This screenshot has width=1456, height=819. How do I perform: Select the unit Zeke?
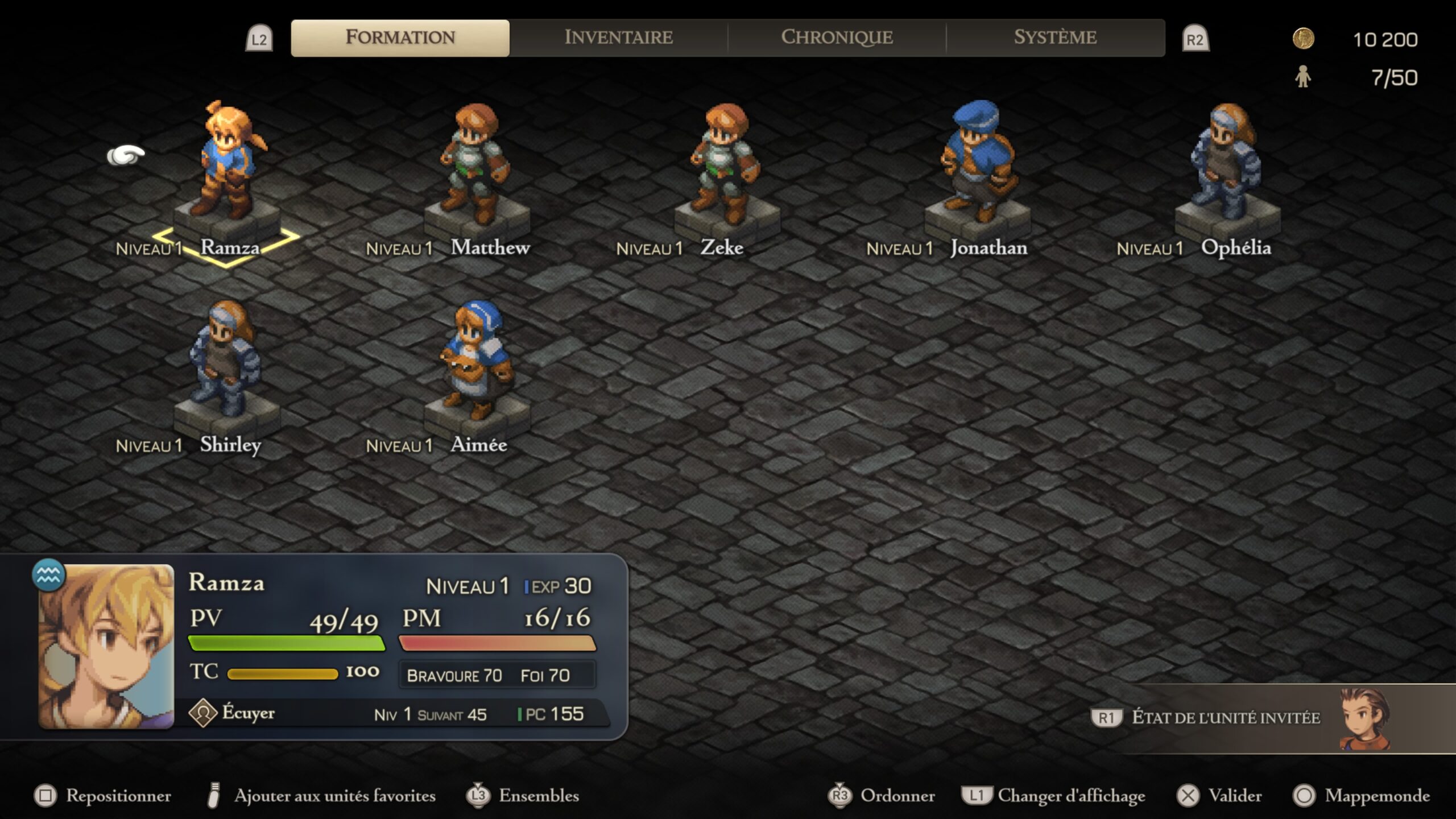726,165
